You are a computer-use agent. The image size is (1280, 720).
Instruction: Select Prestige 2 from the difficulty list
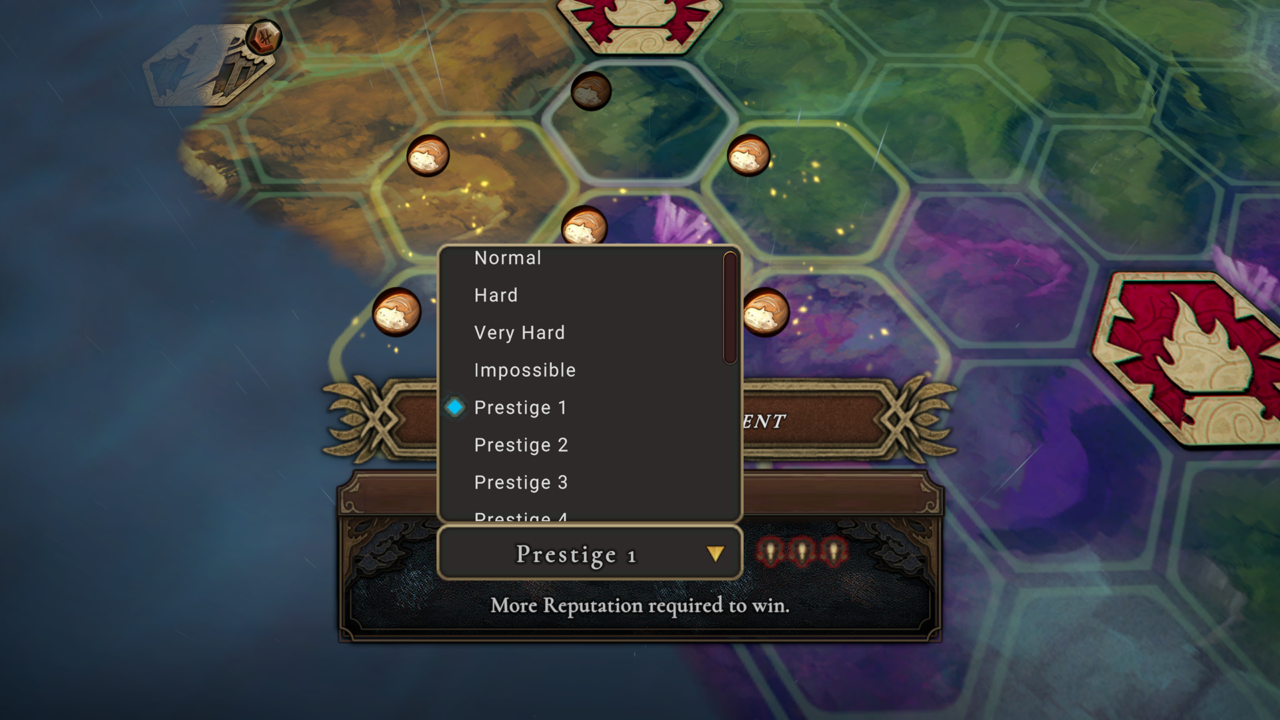[521, 445]
